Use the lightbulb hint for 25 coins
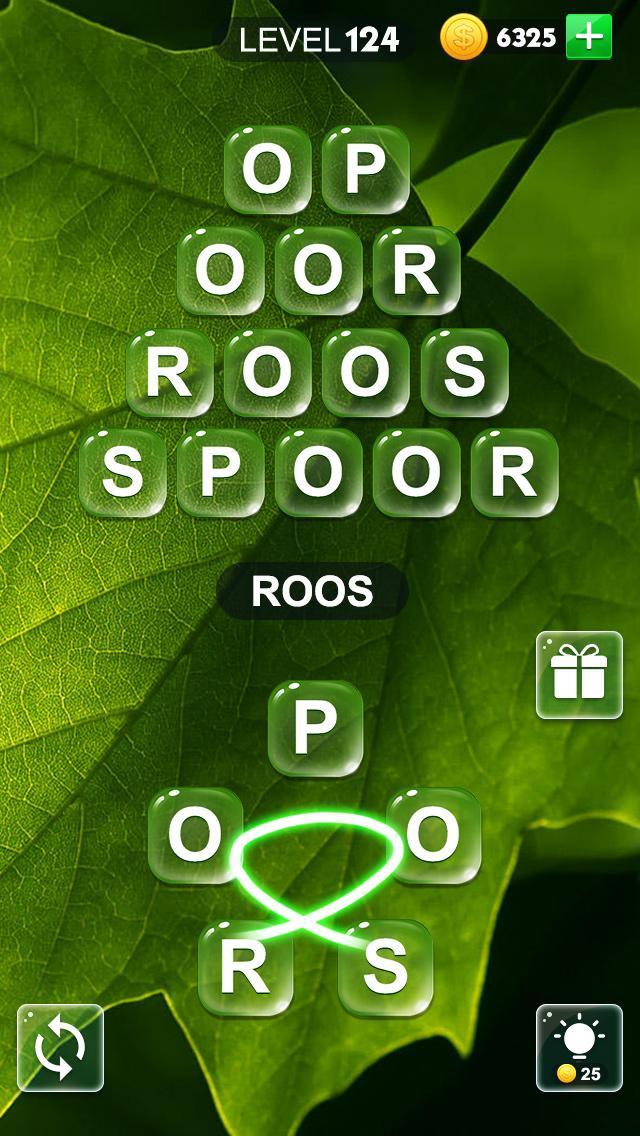The width and height of the screenshot is (640, 1136). 579,1047
